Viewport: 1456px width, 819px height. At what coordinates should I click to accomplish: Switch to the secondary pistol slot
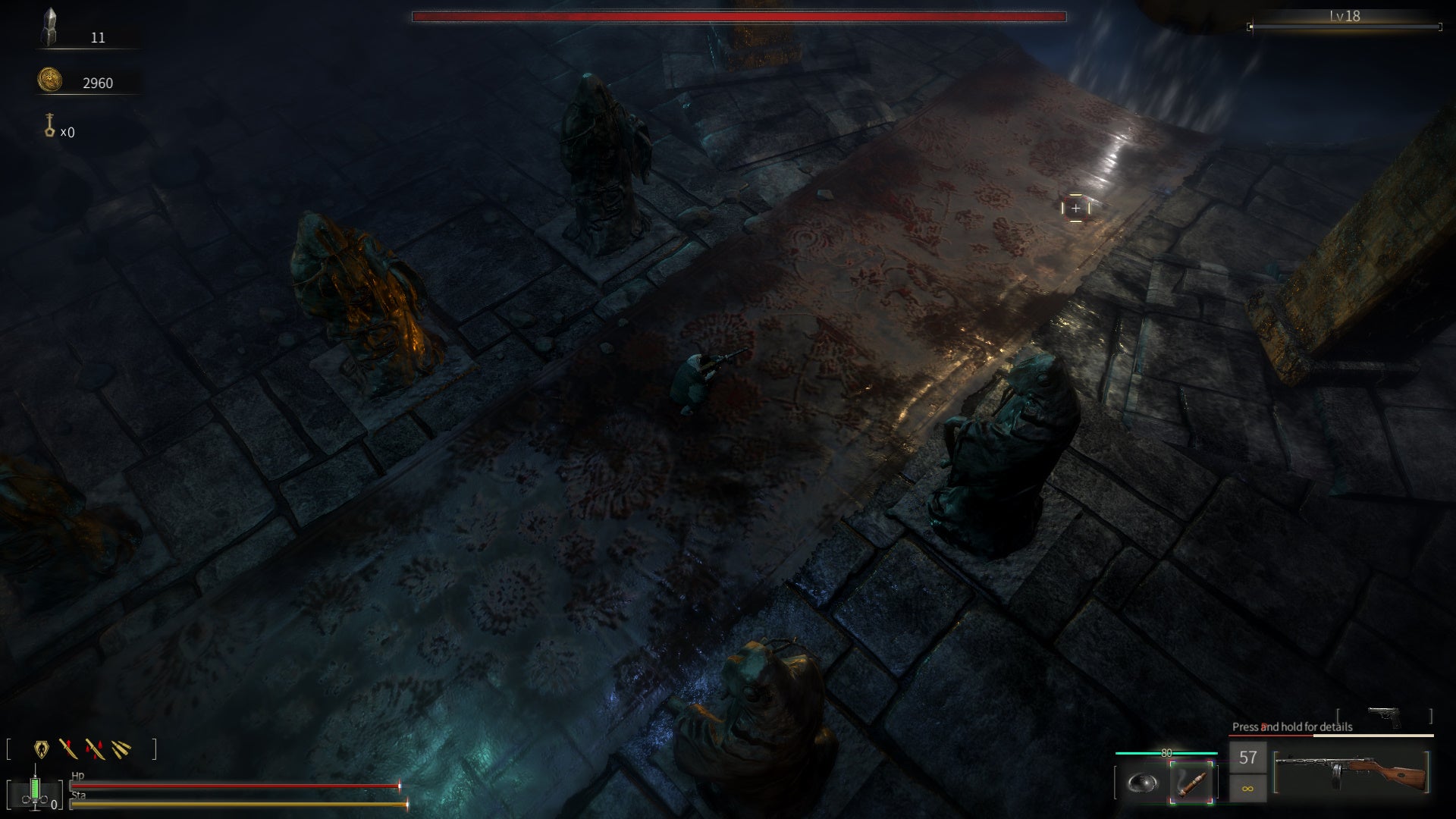1384,716
